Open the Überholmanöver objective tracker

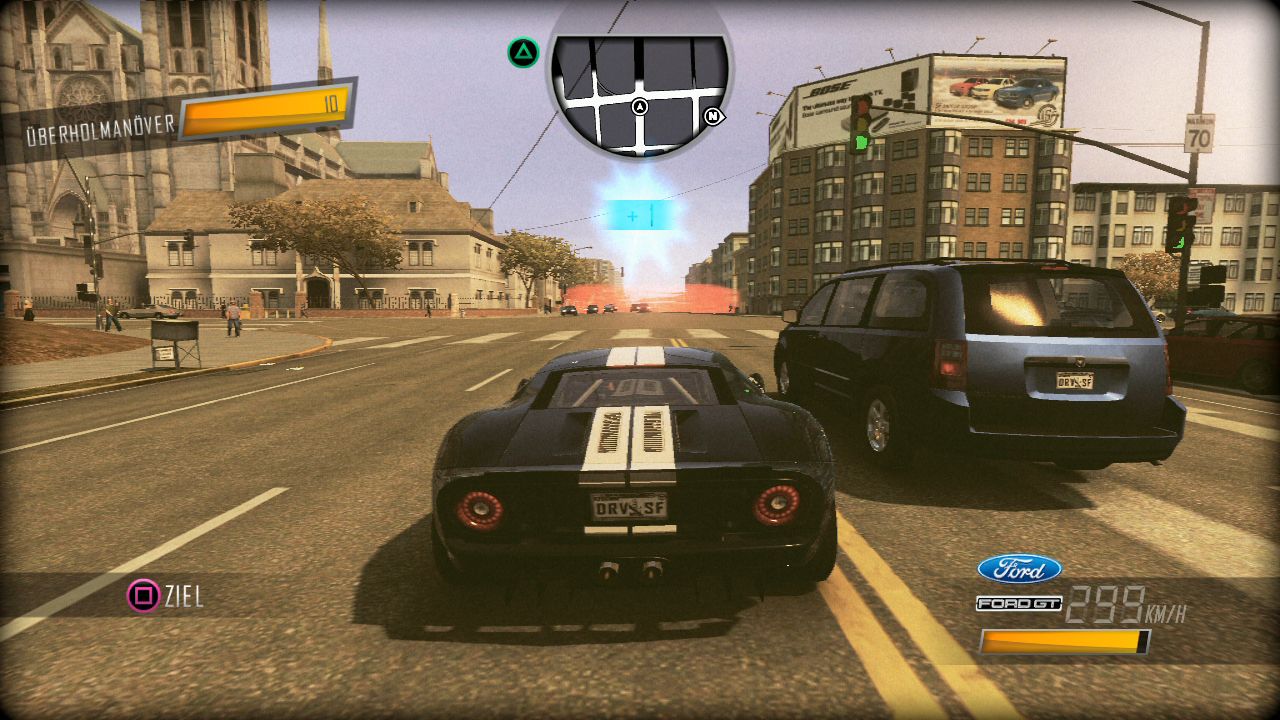(x=180, y=117)
